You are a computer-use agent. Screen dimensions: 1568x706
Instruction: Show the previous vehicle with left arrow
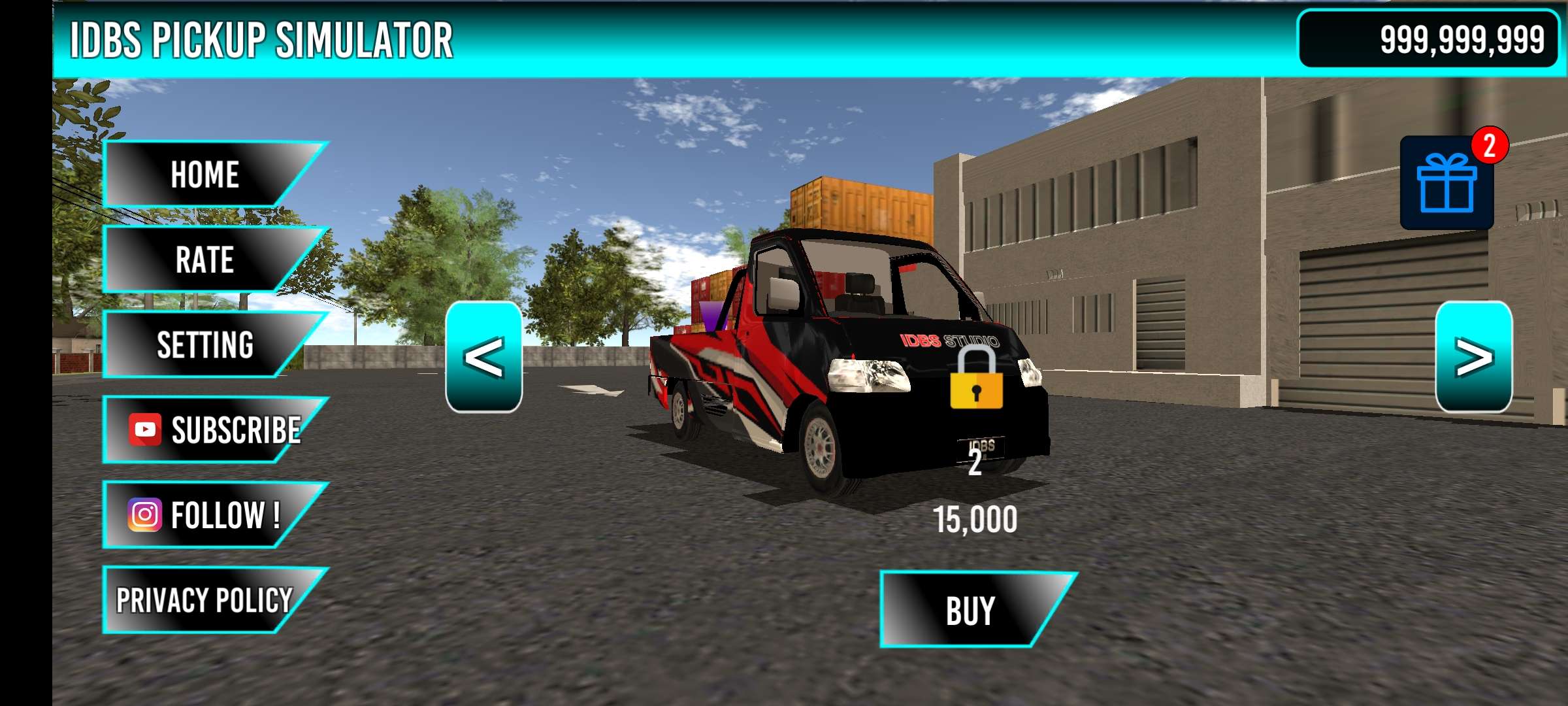[x=483, y=357]
